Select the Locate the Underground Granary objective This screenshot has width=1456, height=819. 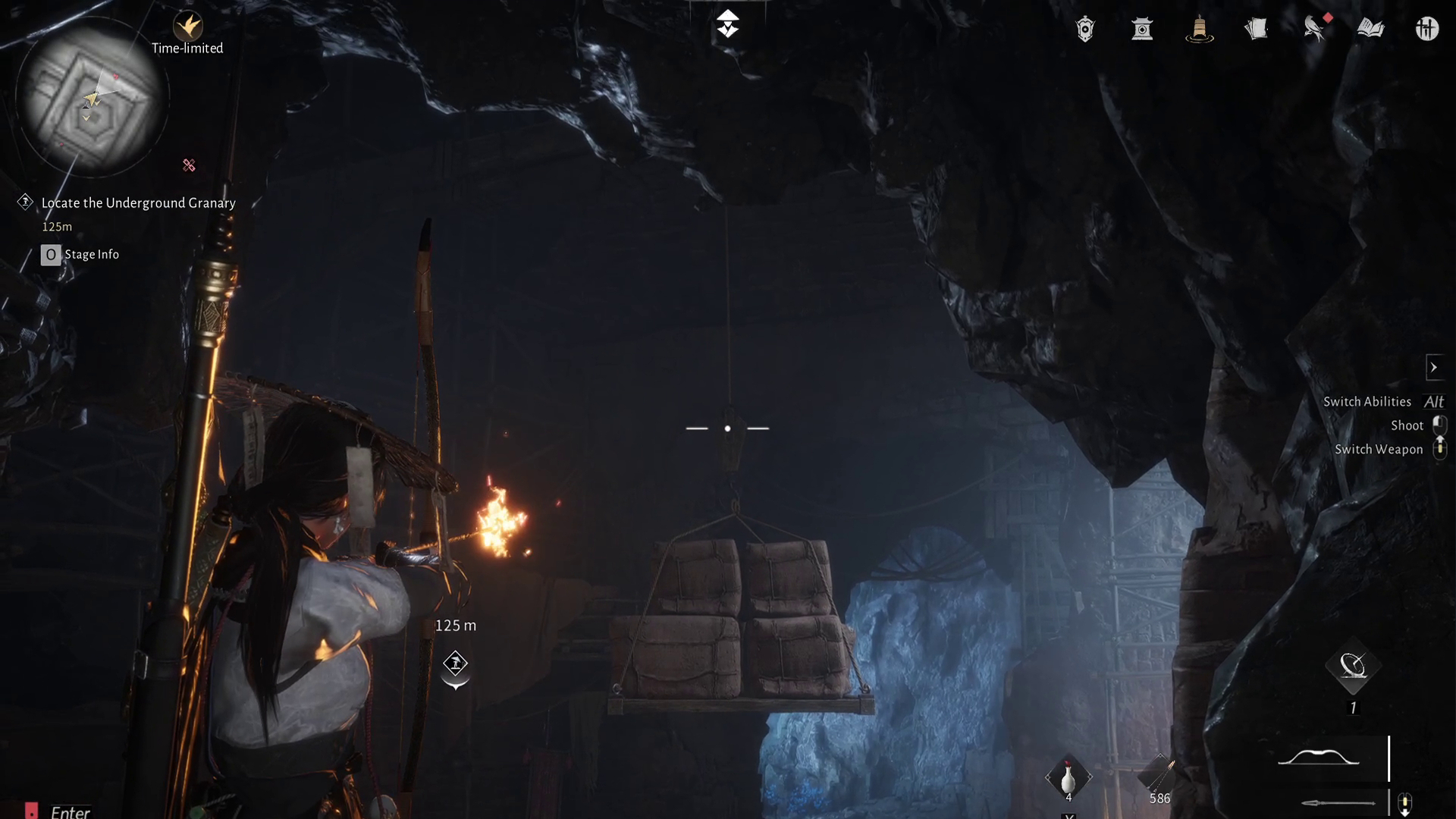138,203
